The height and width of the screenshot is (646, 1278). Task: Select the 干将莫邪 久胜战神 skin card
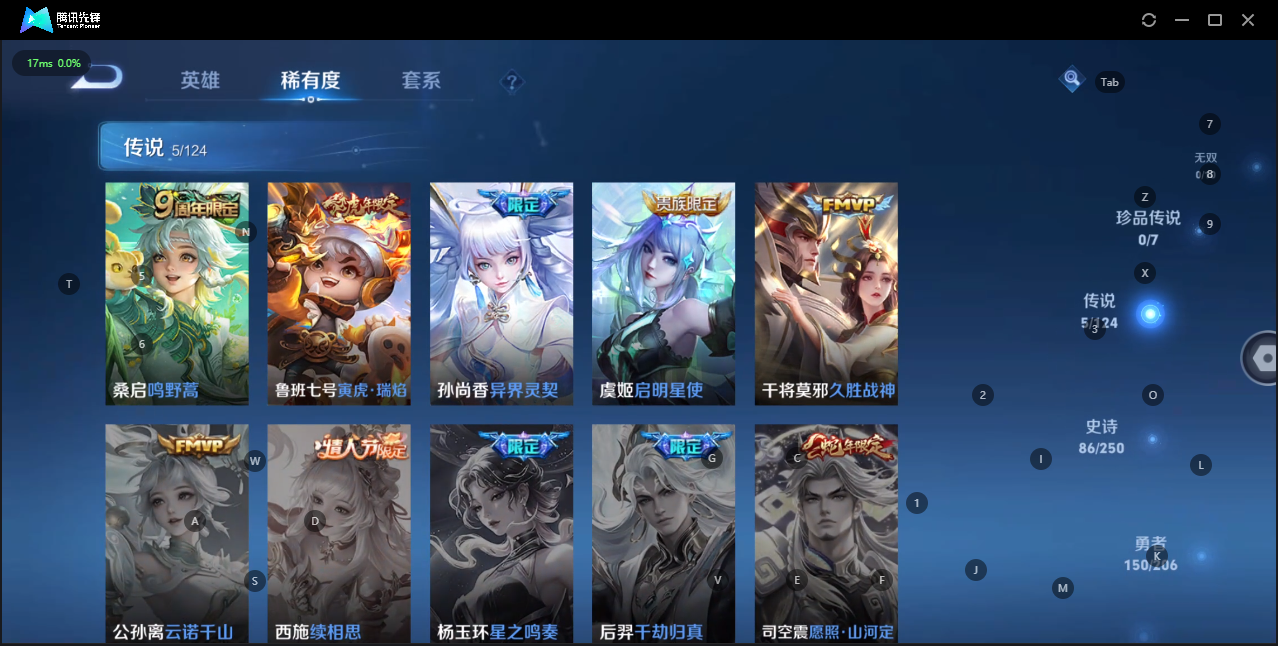pyautogui.click(x=826, y=293)
